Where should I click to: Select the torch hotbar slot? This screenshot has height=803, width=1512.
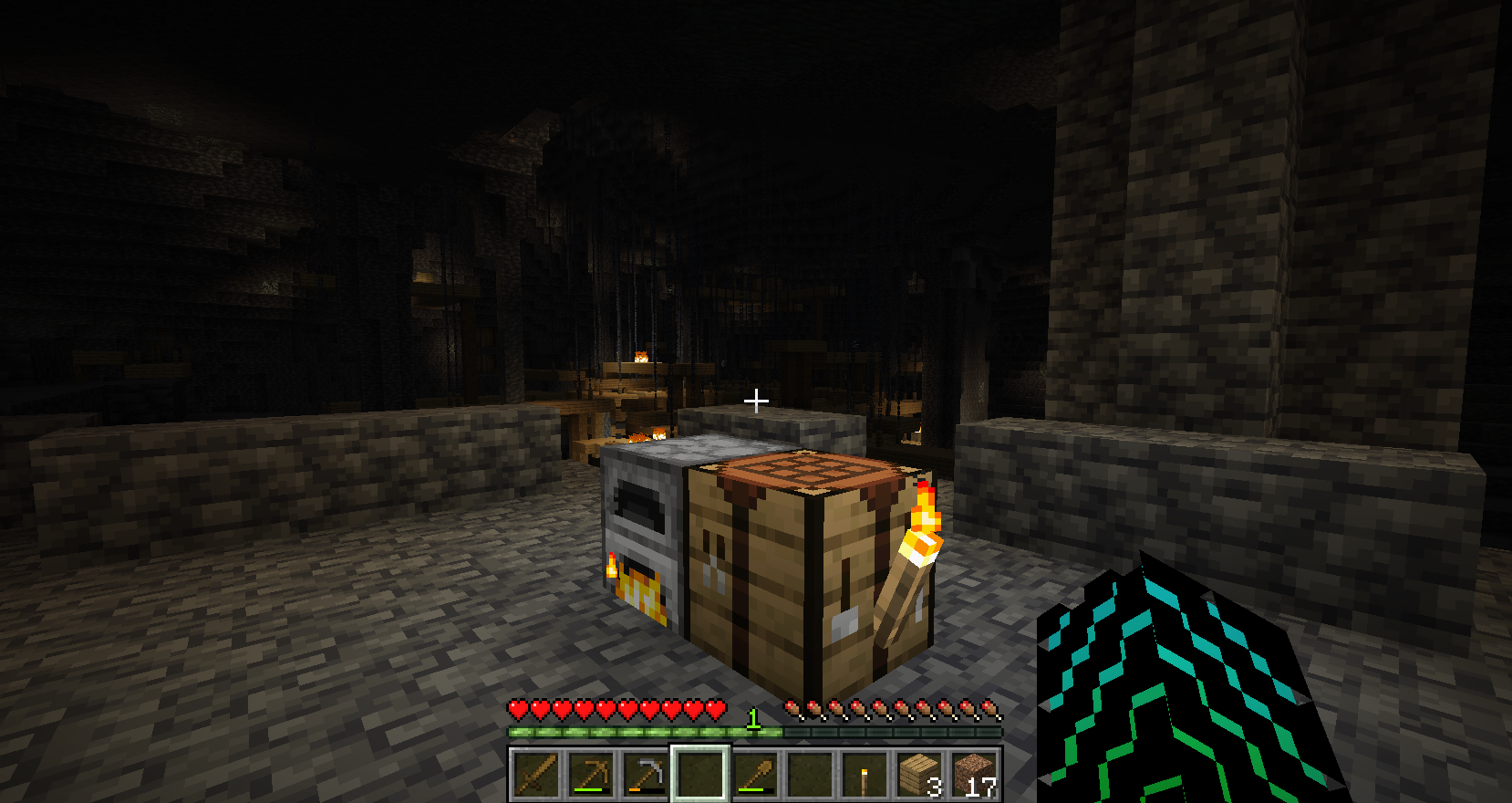click(864, 774)
